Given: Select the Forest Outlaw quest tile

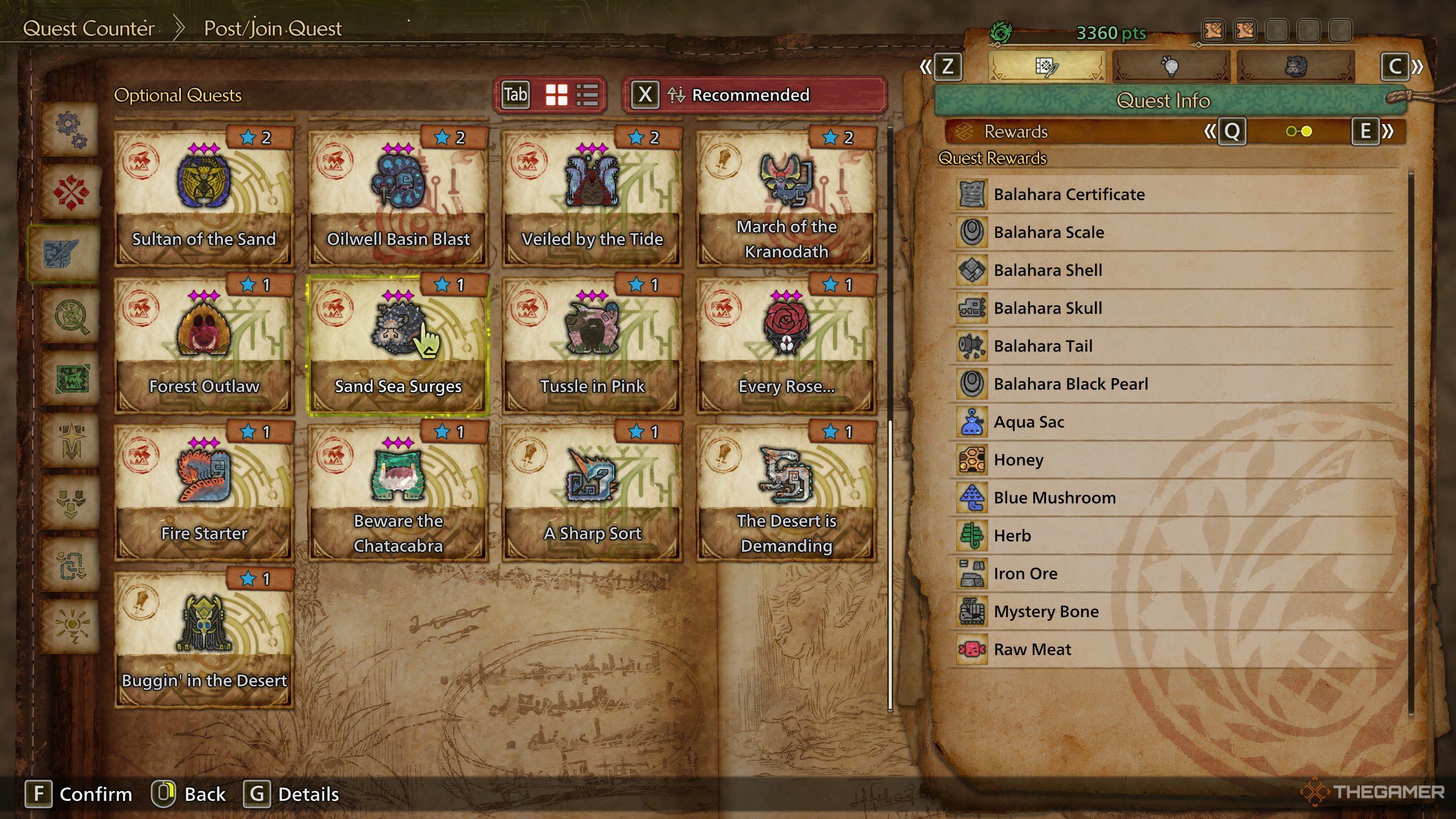Looking at the screenshot, I should [x=204, y=345].
